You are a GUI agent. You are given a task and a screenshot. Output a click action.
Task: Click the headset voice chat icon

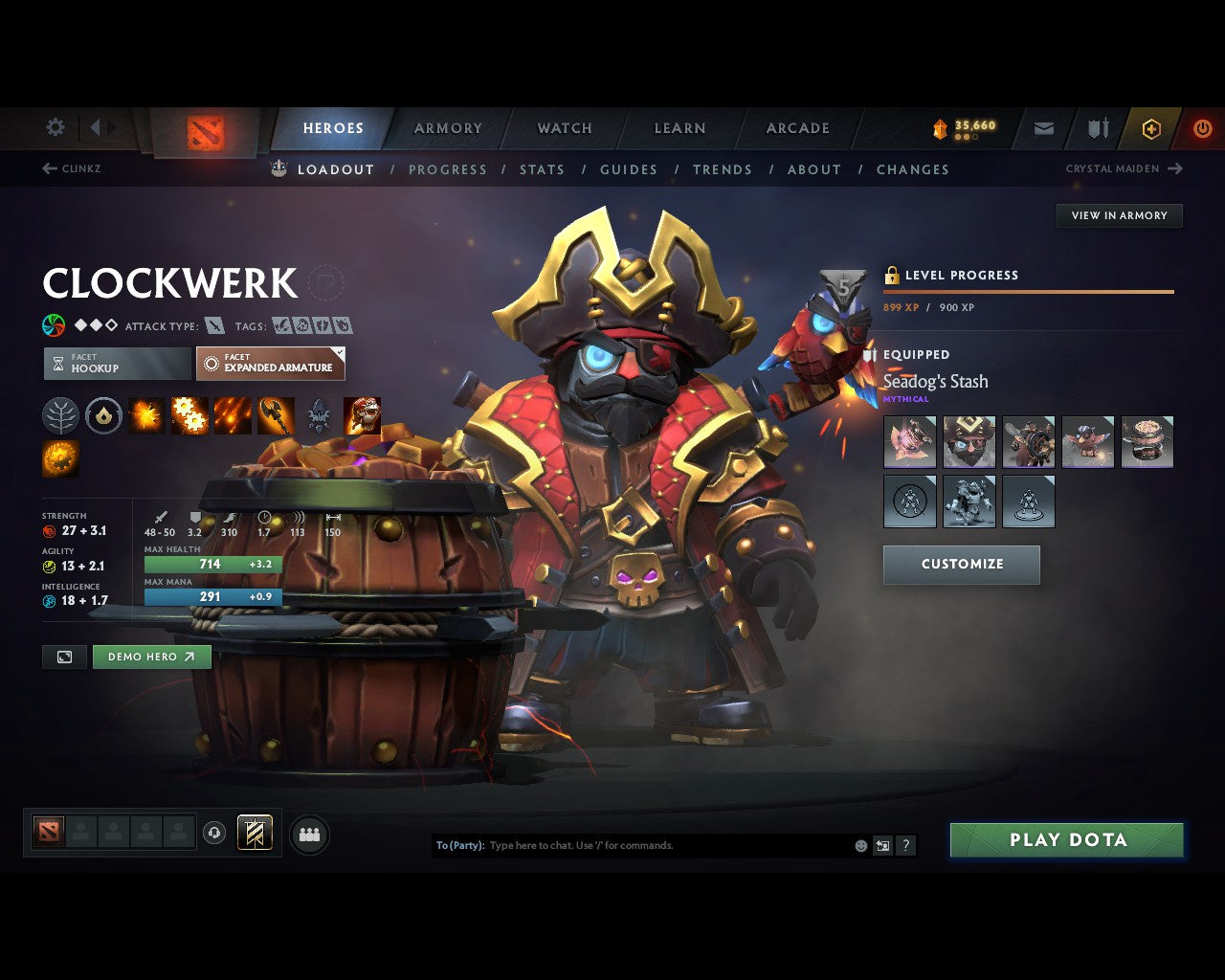pos(215,833)
